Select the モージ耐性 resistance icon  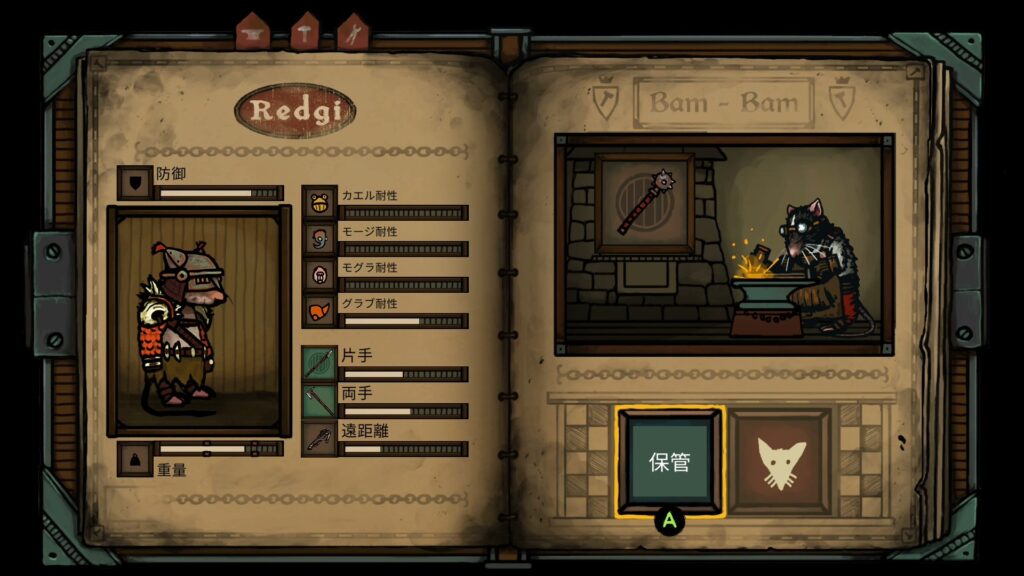pyautogui.click(x=319, y=238)
